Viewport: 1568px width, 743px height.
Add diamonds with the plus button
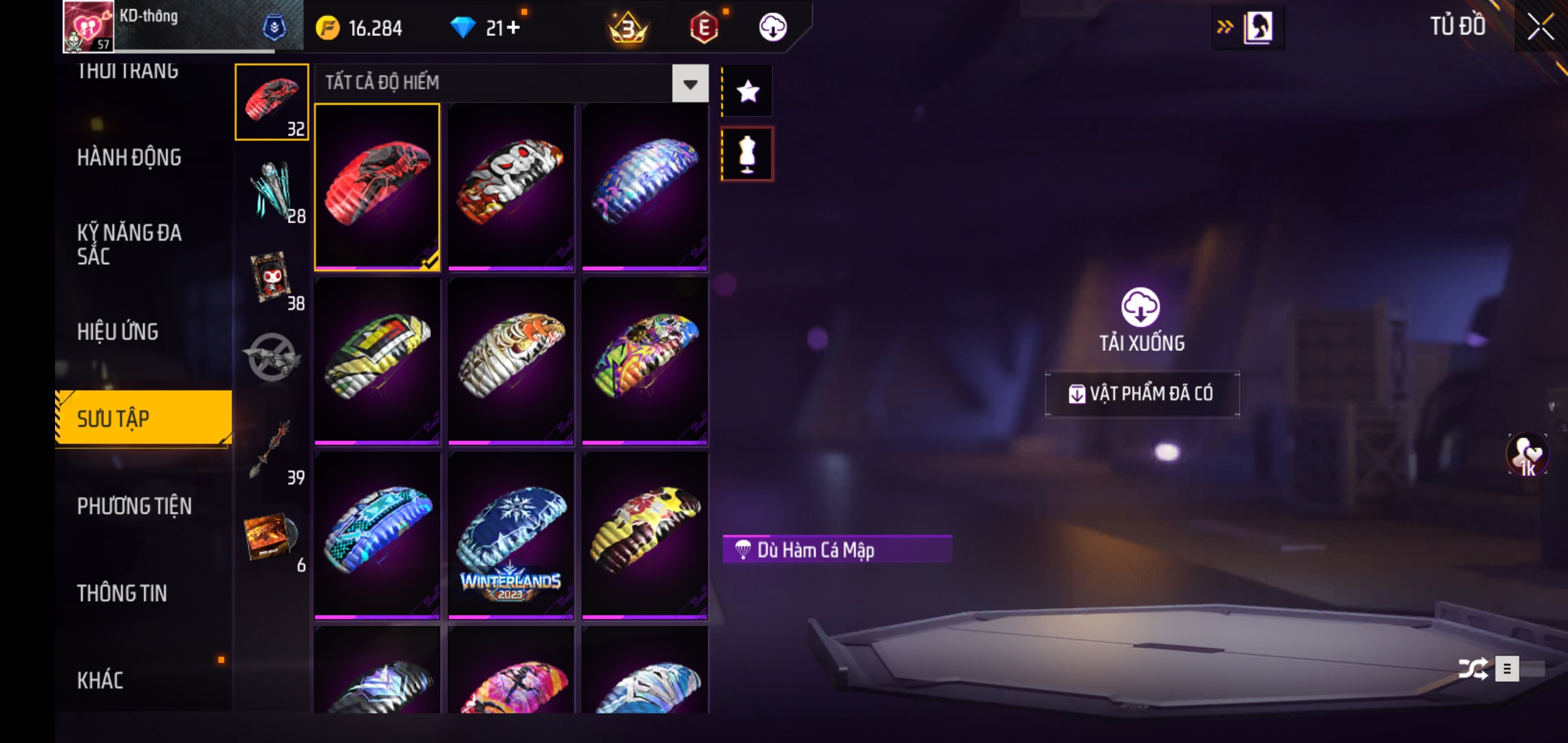tap(513, 28)
